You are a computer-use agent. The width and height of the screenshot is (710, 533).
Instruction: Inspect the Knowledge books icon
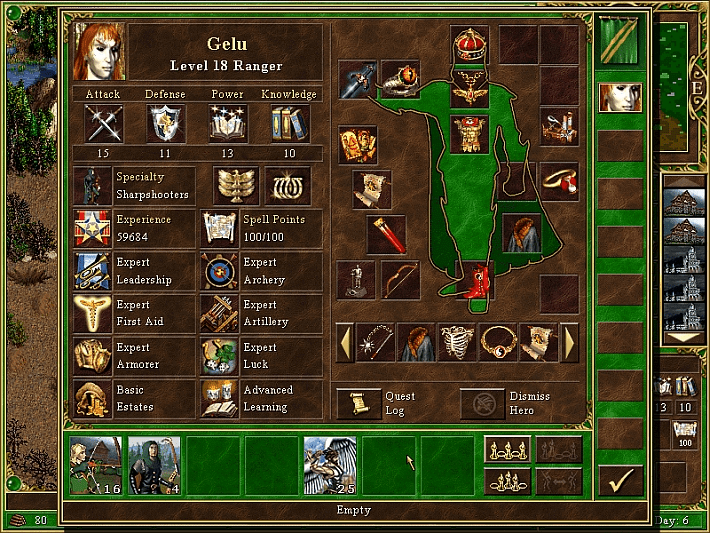point(289,124)
